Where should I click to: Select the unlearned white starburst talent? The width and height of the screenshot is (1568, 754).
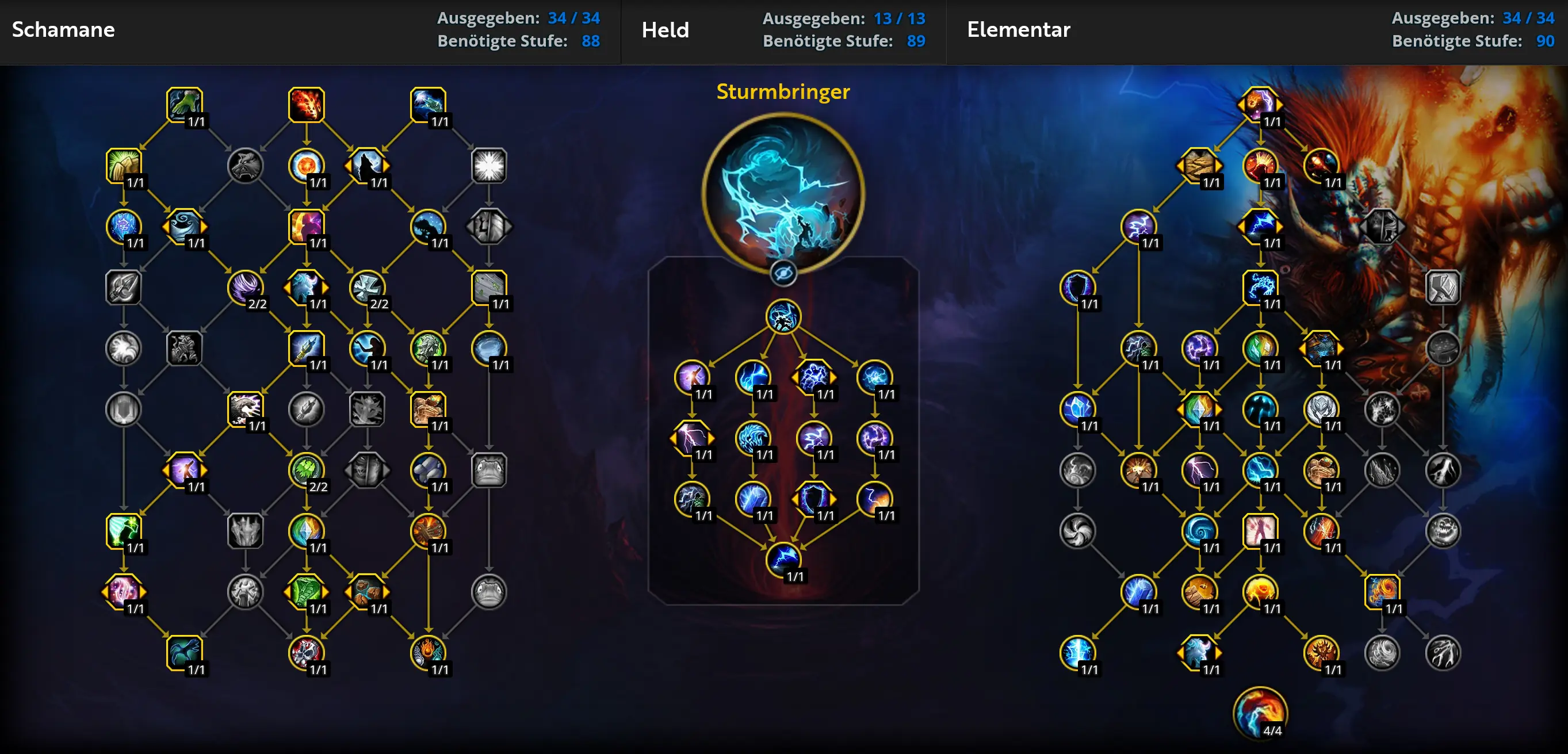489,165
